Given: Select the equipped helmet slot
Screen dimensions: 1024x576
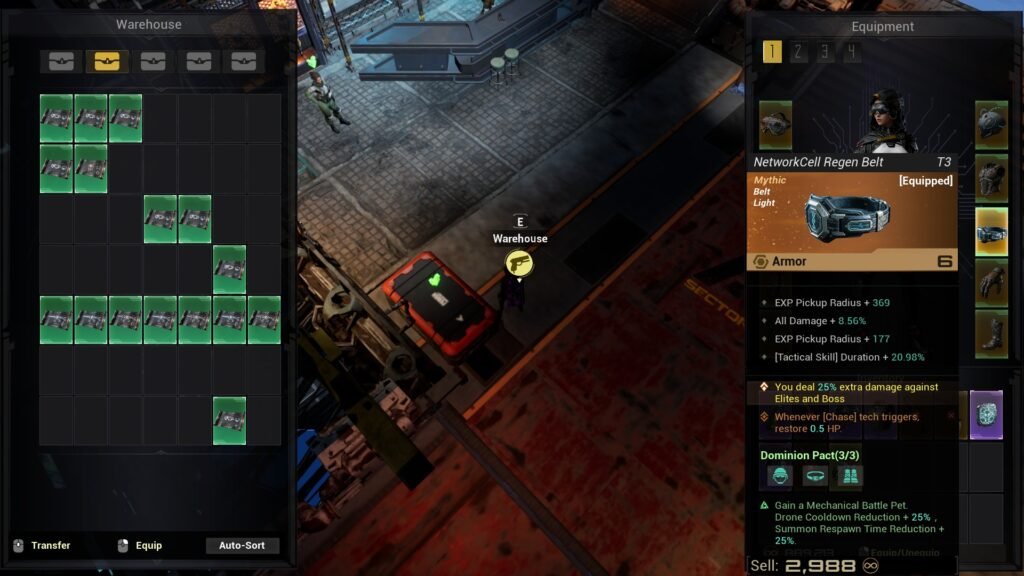Looking at the screenshot, I should click(991, 125).
